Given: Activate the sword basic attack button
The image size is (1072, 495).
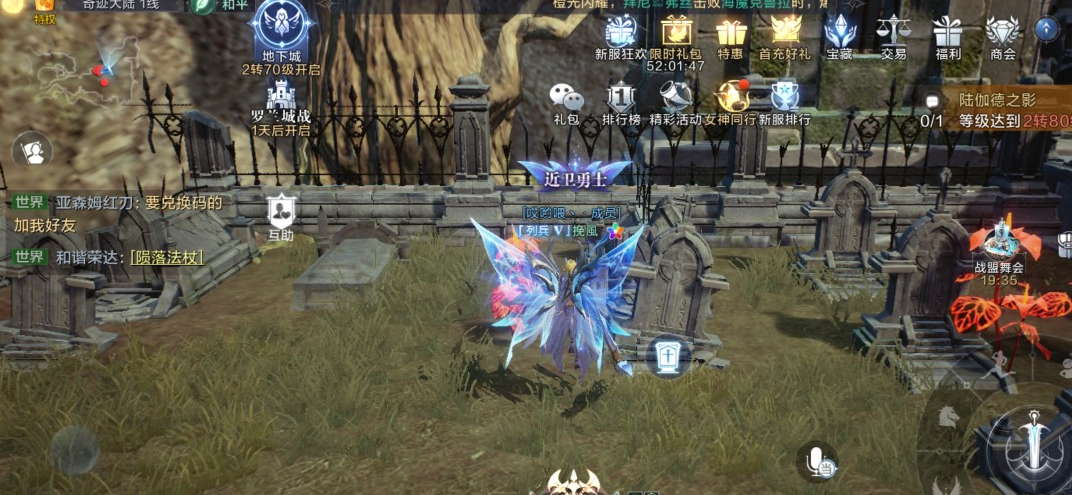Looking at the screenshot, I should click(x=1029, y=441).
